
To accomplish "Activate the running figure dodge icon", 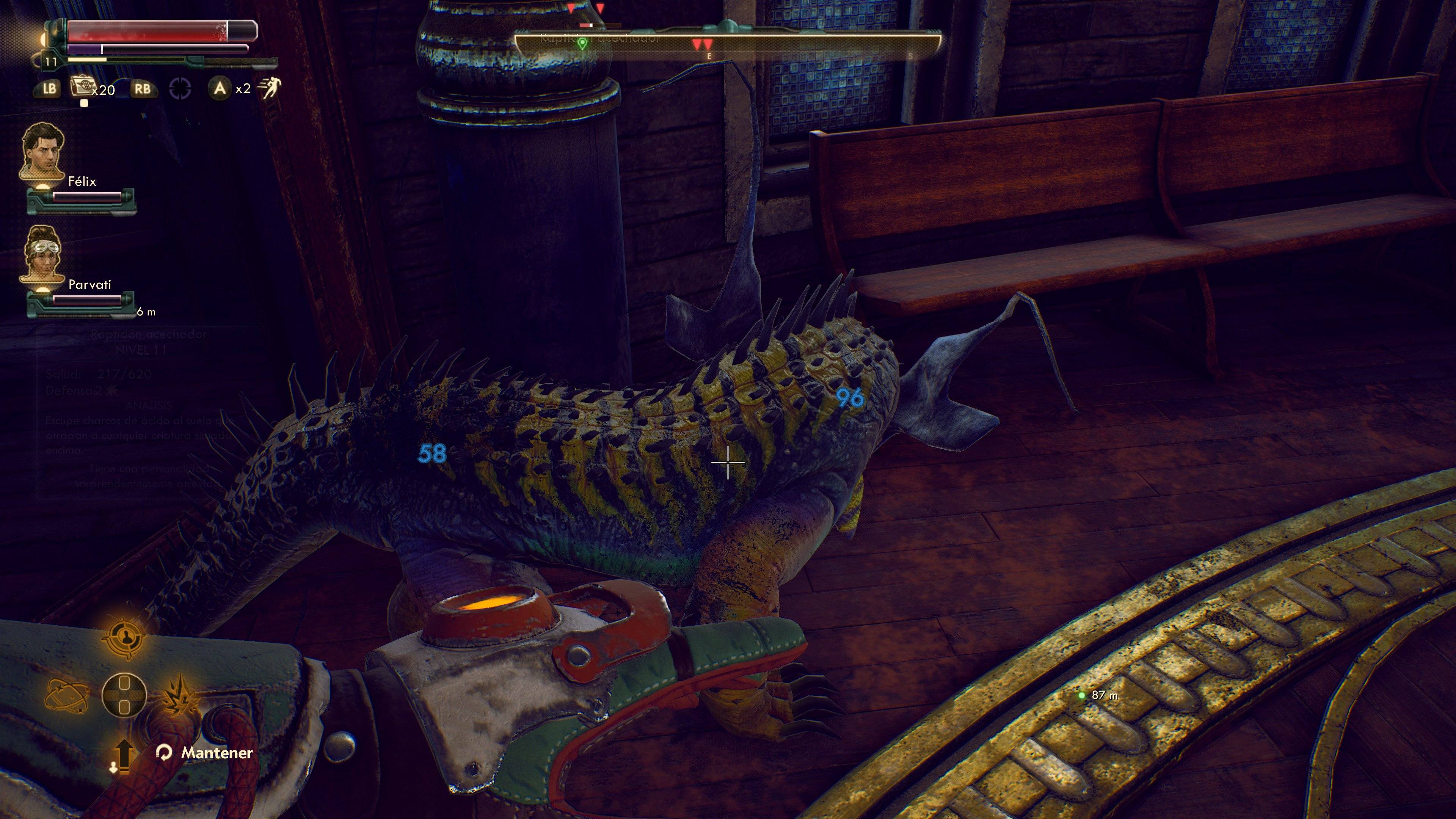I will coord(269,88).
